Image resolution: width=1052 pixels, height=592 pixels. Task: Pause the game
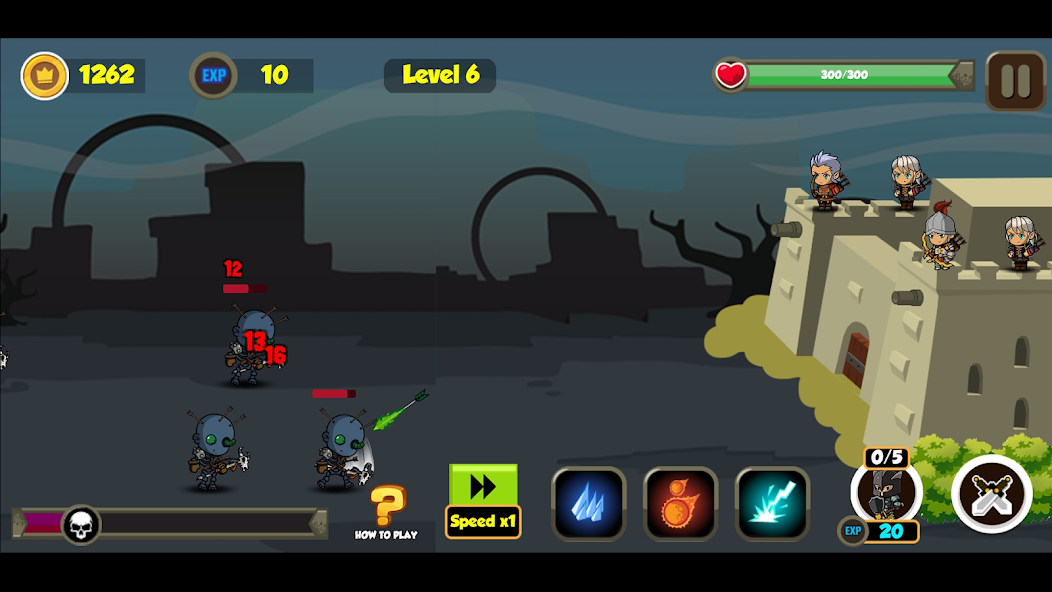click(1015, 80)
